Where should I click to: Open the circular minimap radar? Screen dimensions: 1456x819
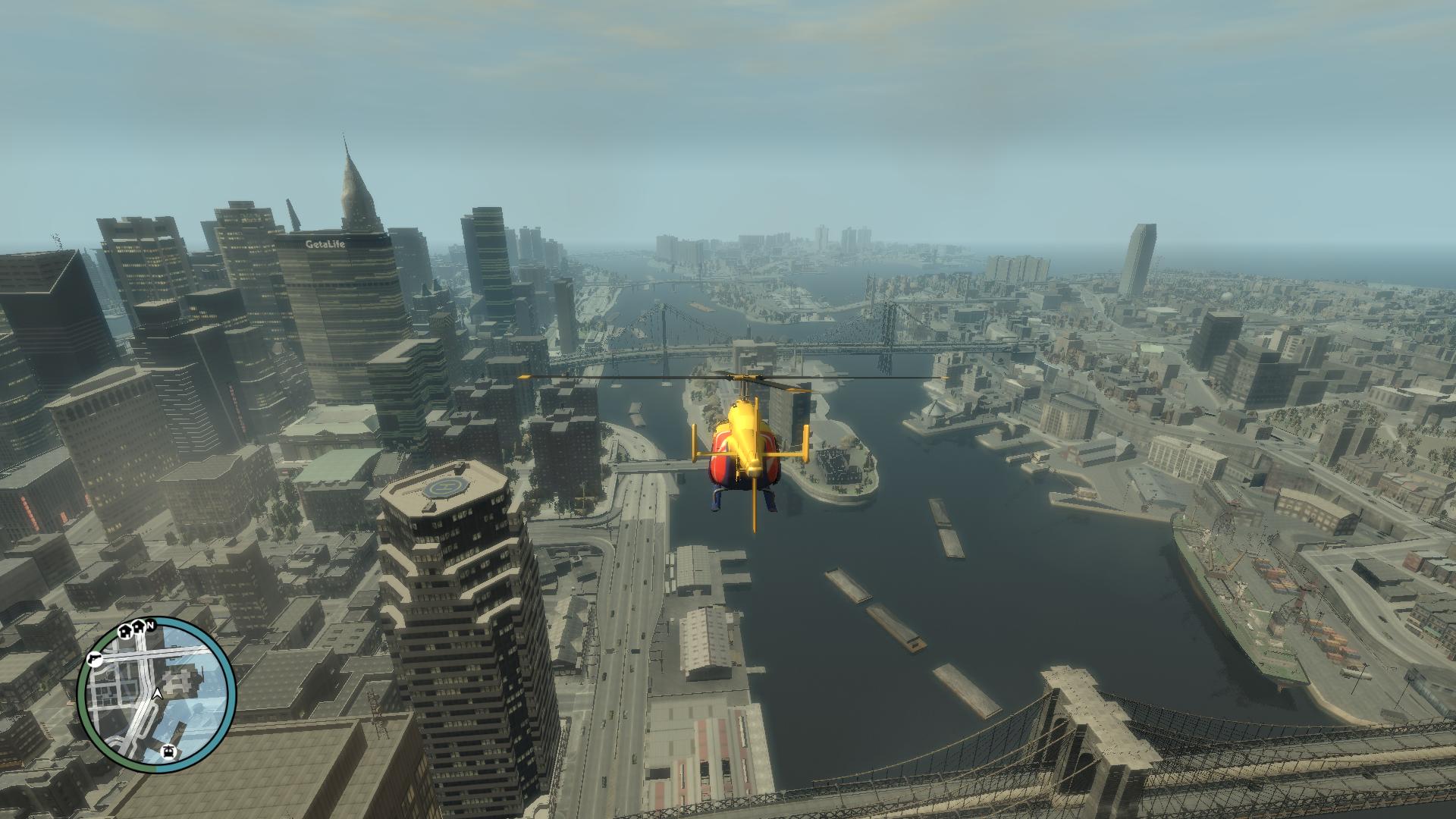pyautogui.click(x=156, y=694)
